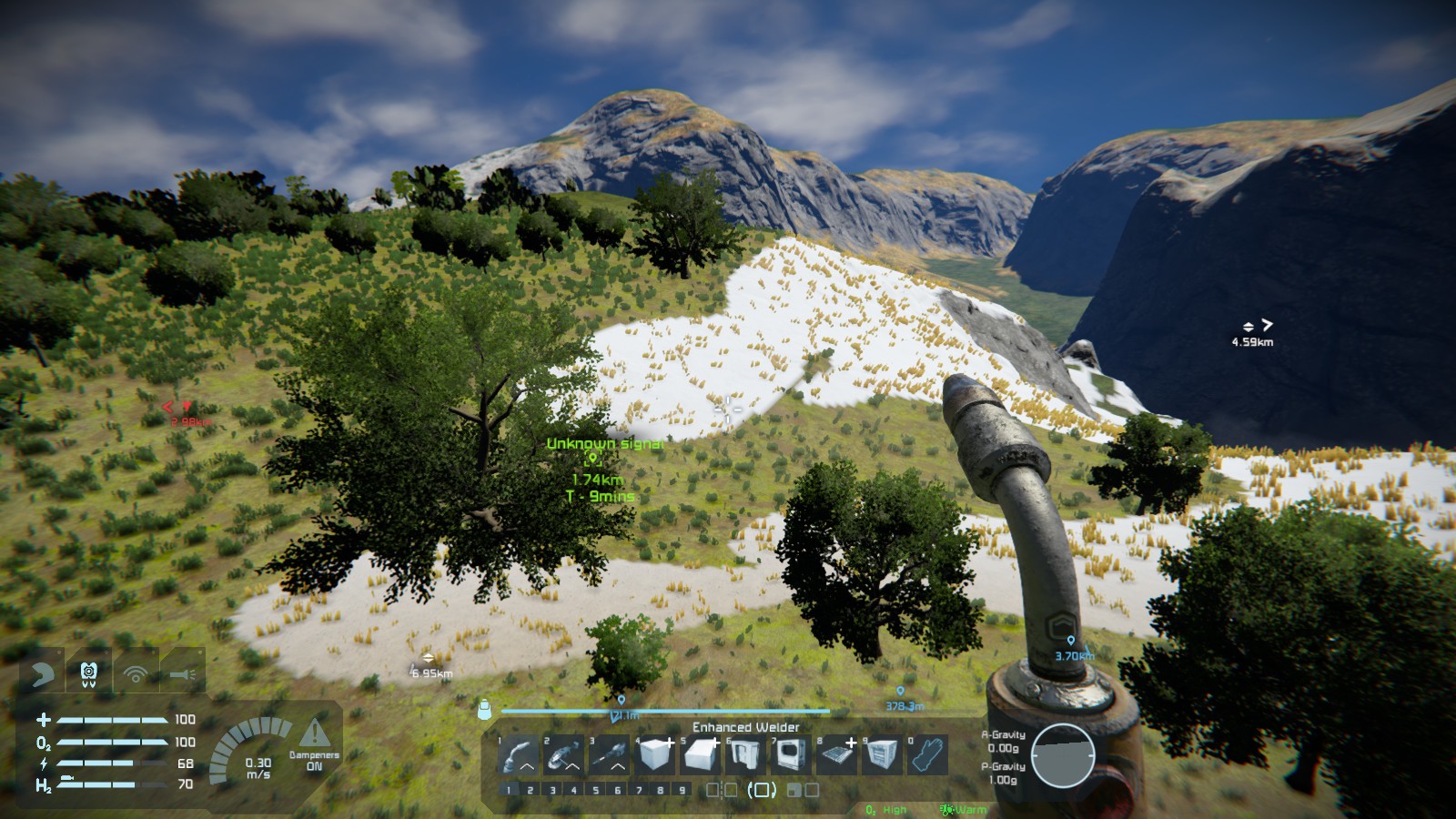This screenshot has width=1456, height=819.
Task: Select the angle grinder hotbar slot
Action: [x=565, y=755]
